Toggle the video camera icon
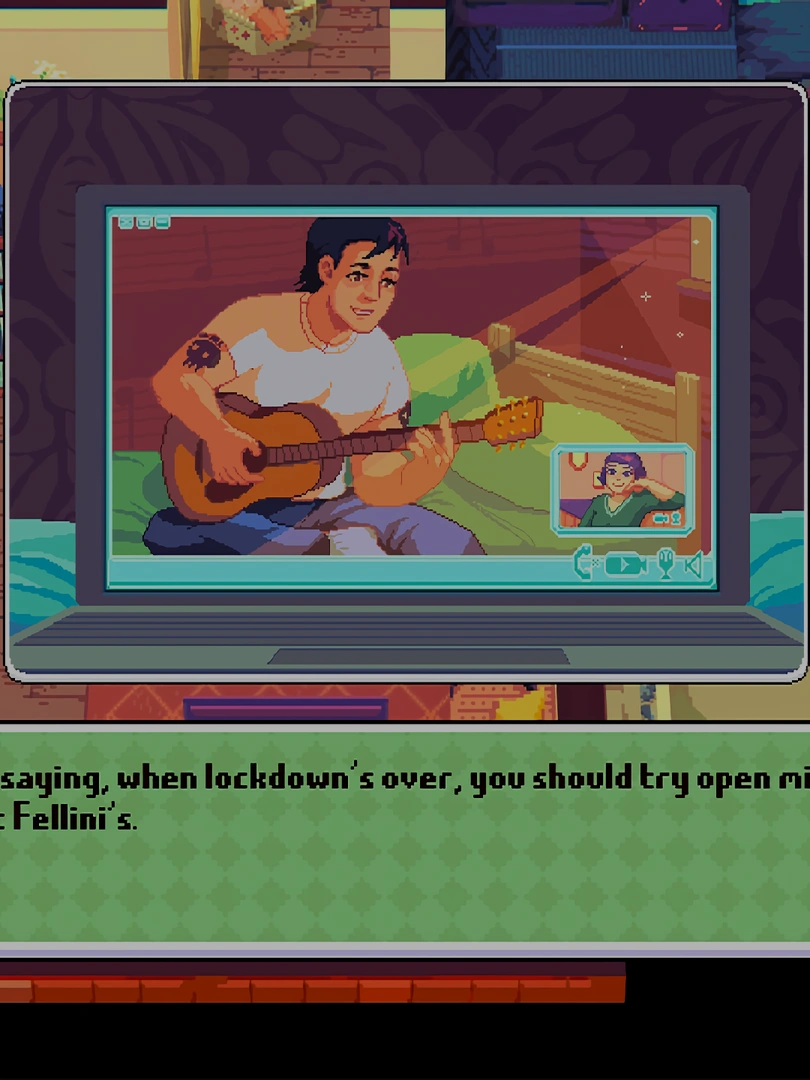Viewport: 810px width, 1080px height. point(625,565)
